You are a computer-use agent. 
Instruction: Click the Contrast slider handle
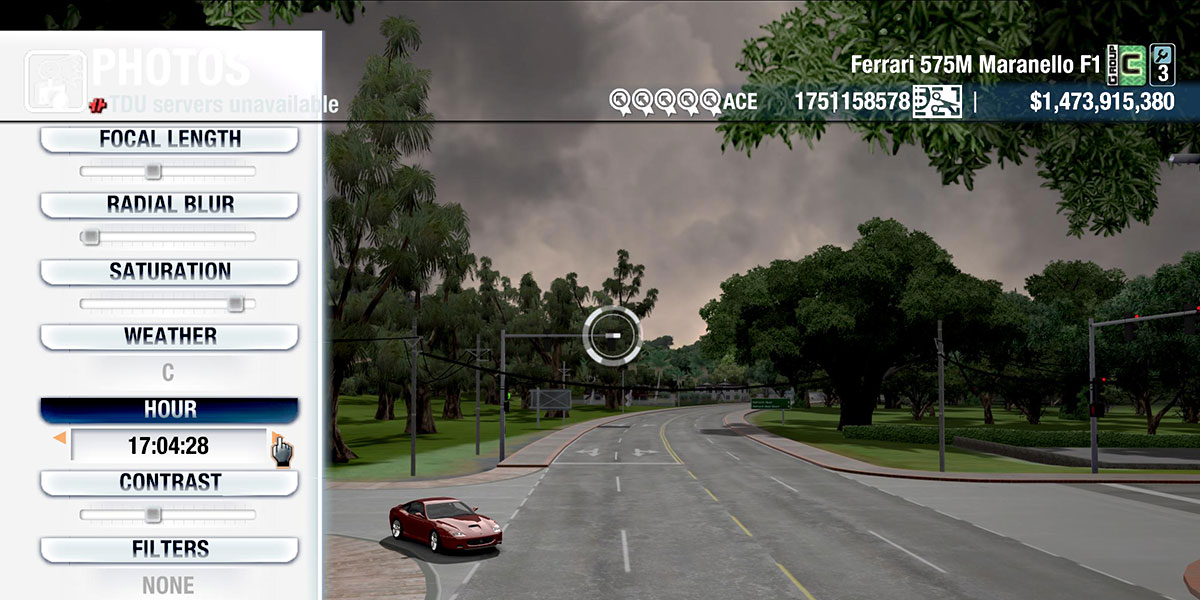pos(152,515)
